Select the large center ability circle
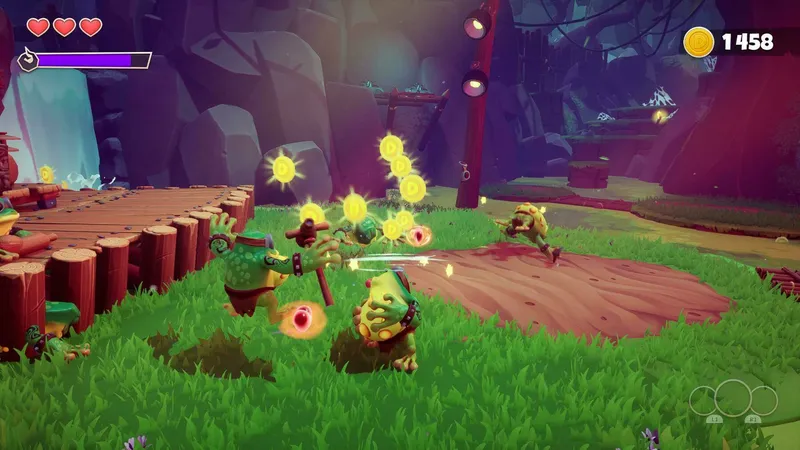Screen dimensions: 800x450 pos(733,397)
